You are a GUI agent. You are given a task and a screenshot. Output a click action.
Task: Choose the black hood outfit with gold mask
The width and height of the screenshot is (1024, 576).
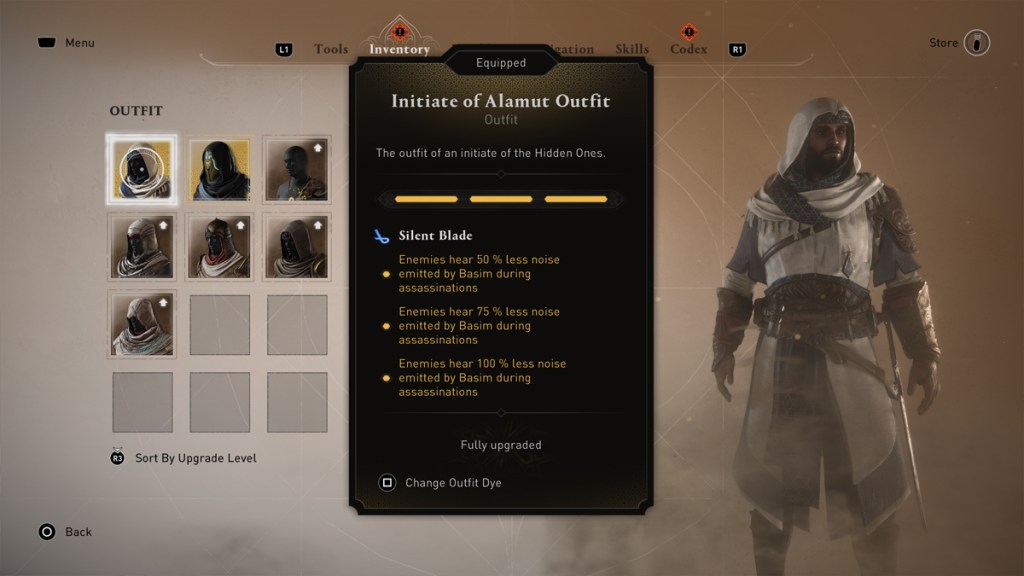(x=219, y=169)
